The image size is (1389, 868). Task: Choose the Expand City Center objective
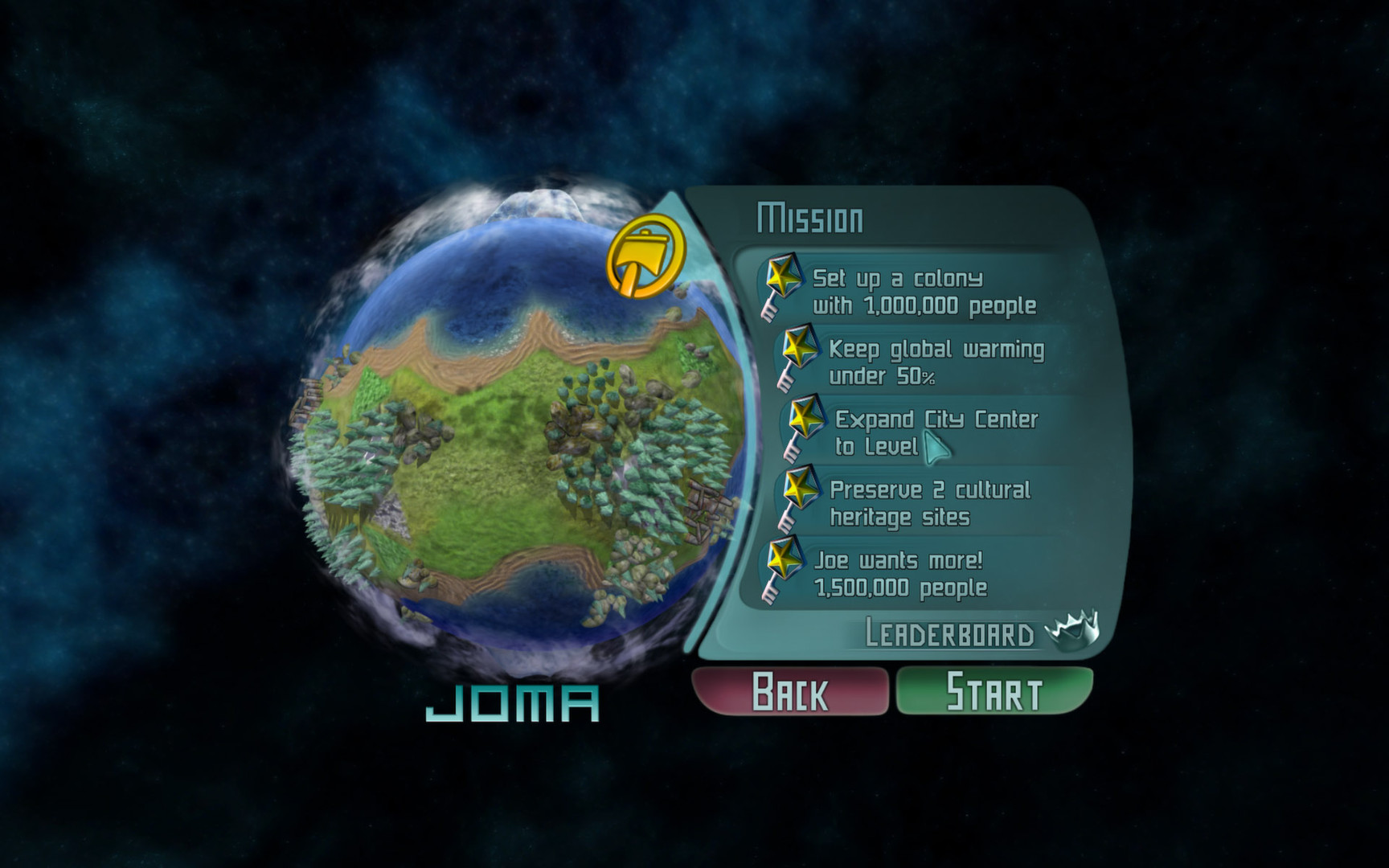[935, 432]
